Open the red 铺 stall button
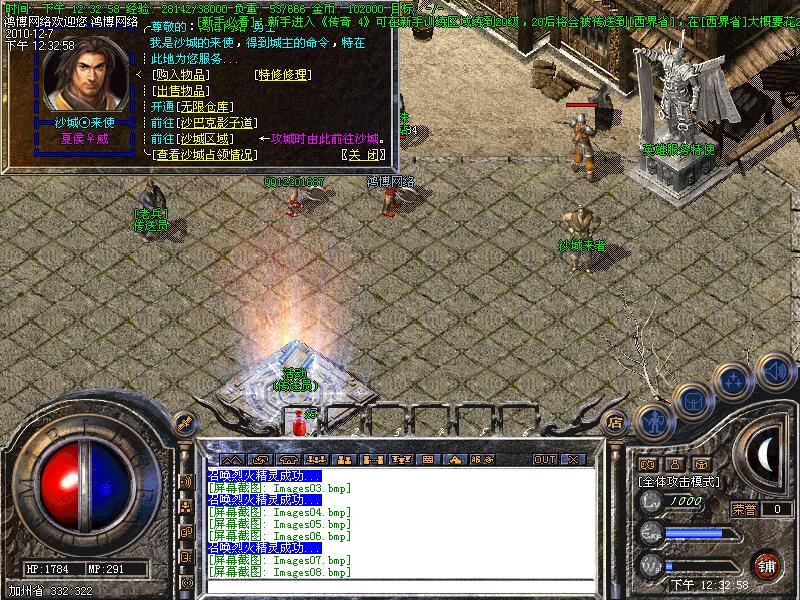 click(767, 564)
